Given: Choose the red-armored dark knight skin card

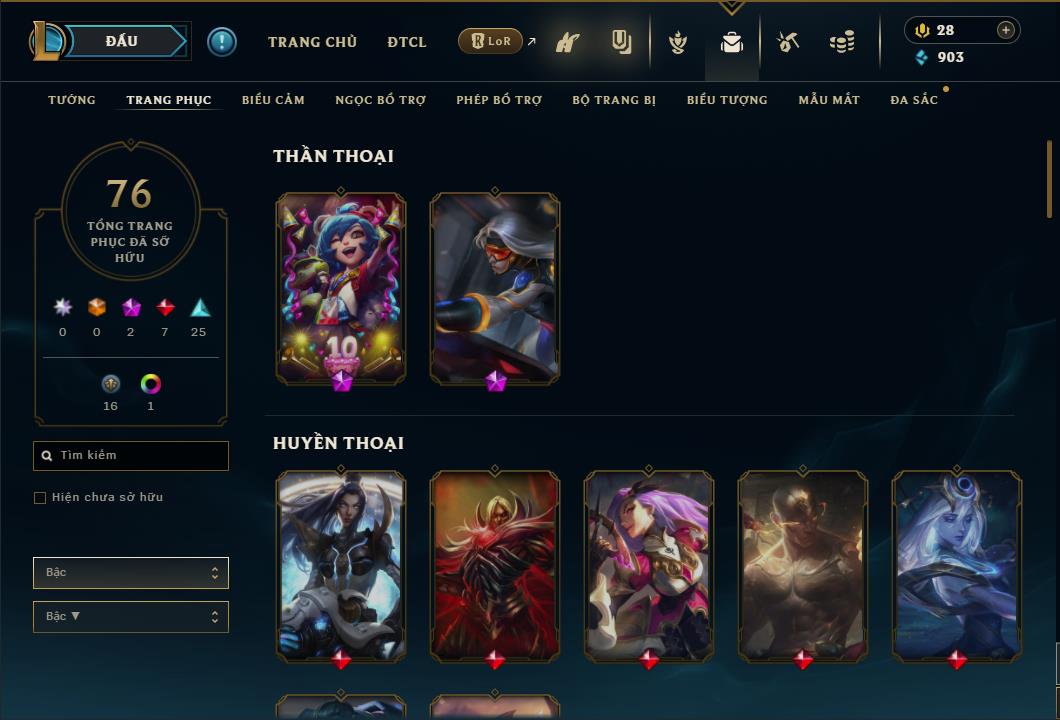Looking at the screenshot, I should (495, 565).
